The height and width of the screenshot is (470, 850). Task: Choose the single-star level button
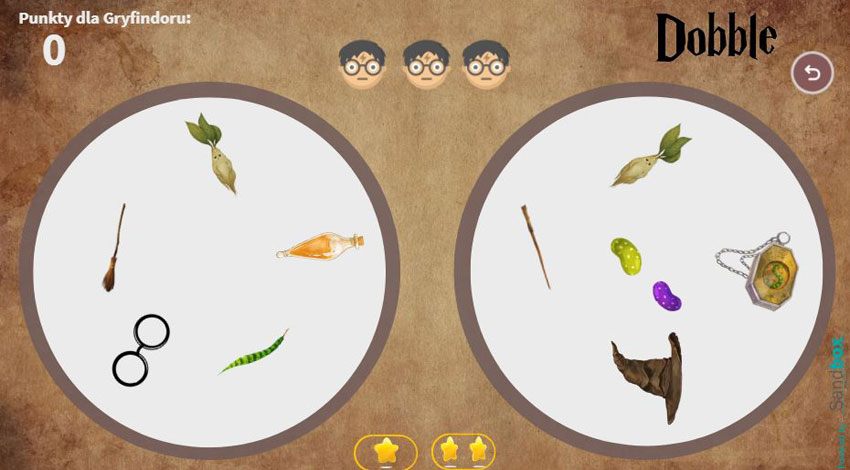tap(386, 452)
